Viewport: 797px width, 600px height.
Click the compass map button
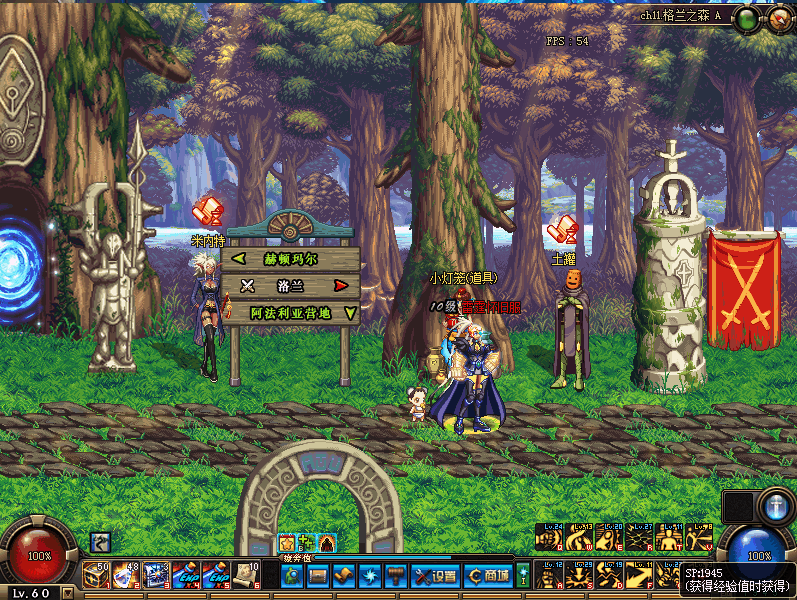(779, 18)
